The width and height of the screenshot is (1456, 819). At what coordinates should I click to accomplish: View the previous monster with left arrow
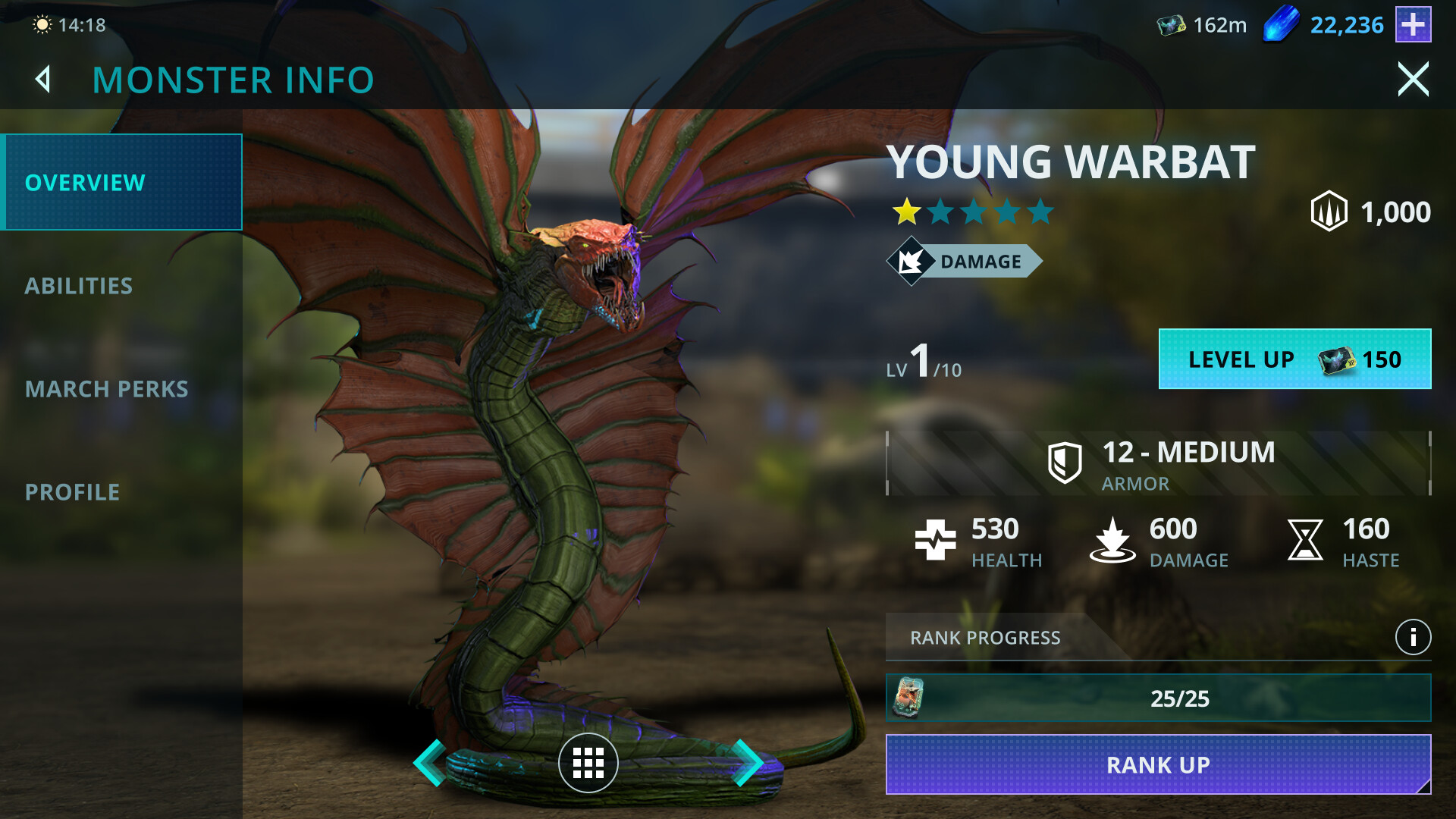(430, 762)
